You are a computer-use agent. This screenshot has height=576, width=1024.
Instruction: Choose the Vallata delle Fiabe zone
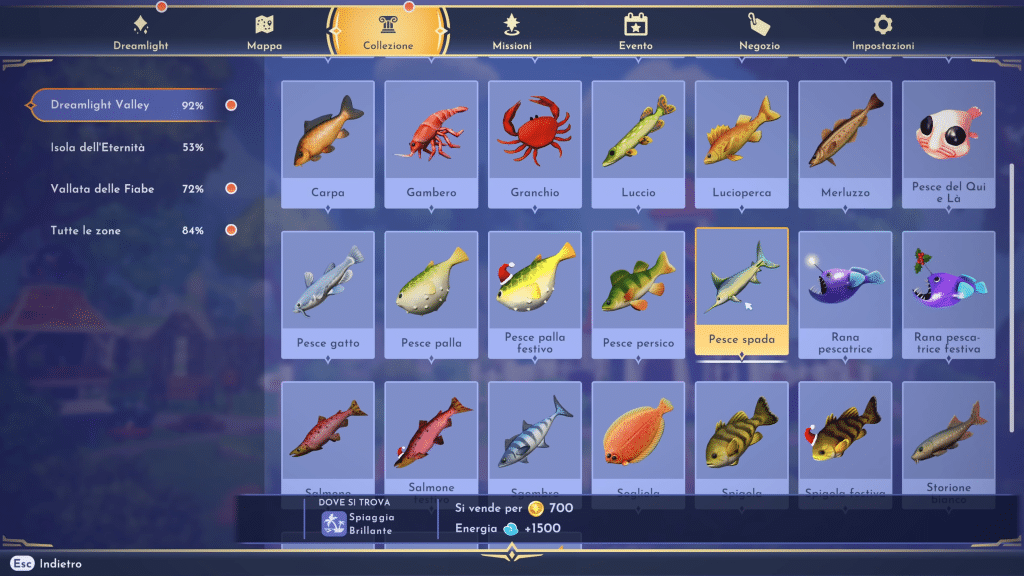click(127, 189)
